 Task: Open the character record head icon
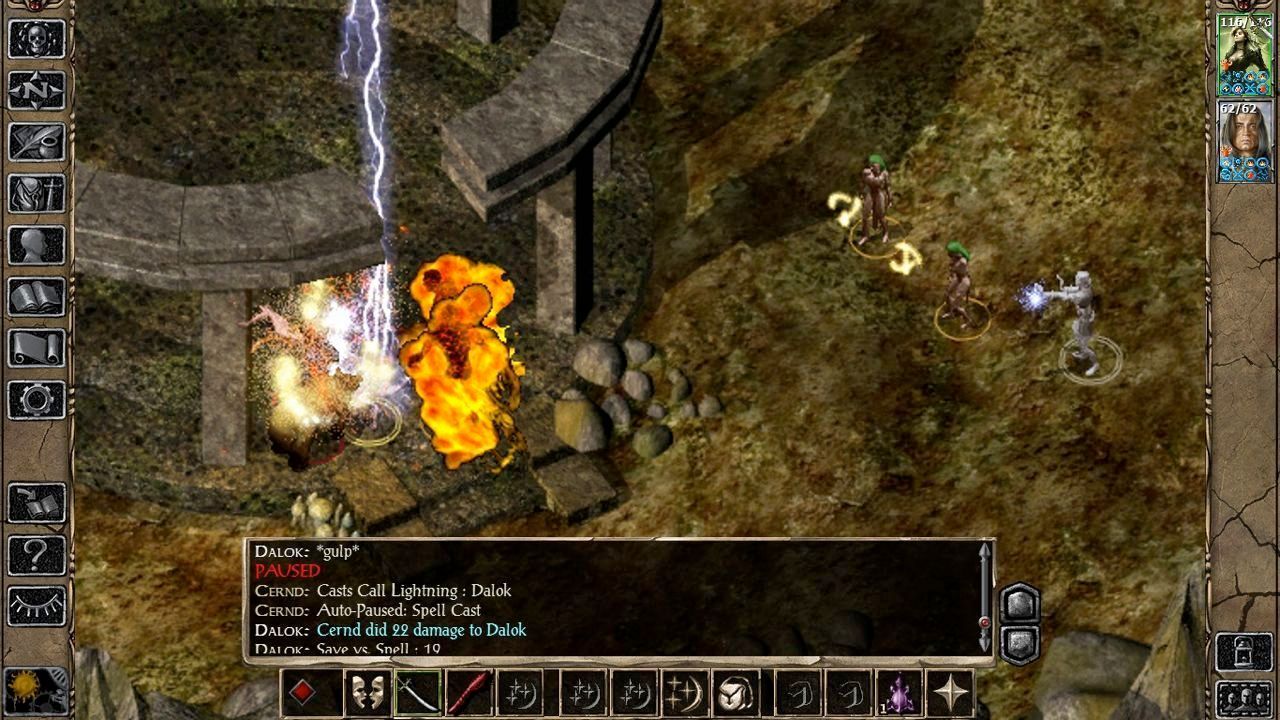tap(37, 245)
